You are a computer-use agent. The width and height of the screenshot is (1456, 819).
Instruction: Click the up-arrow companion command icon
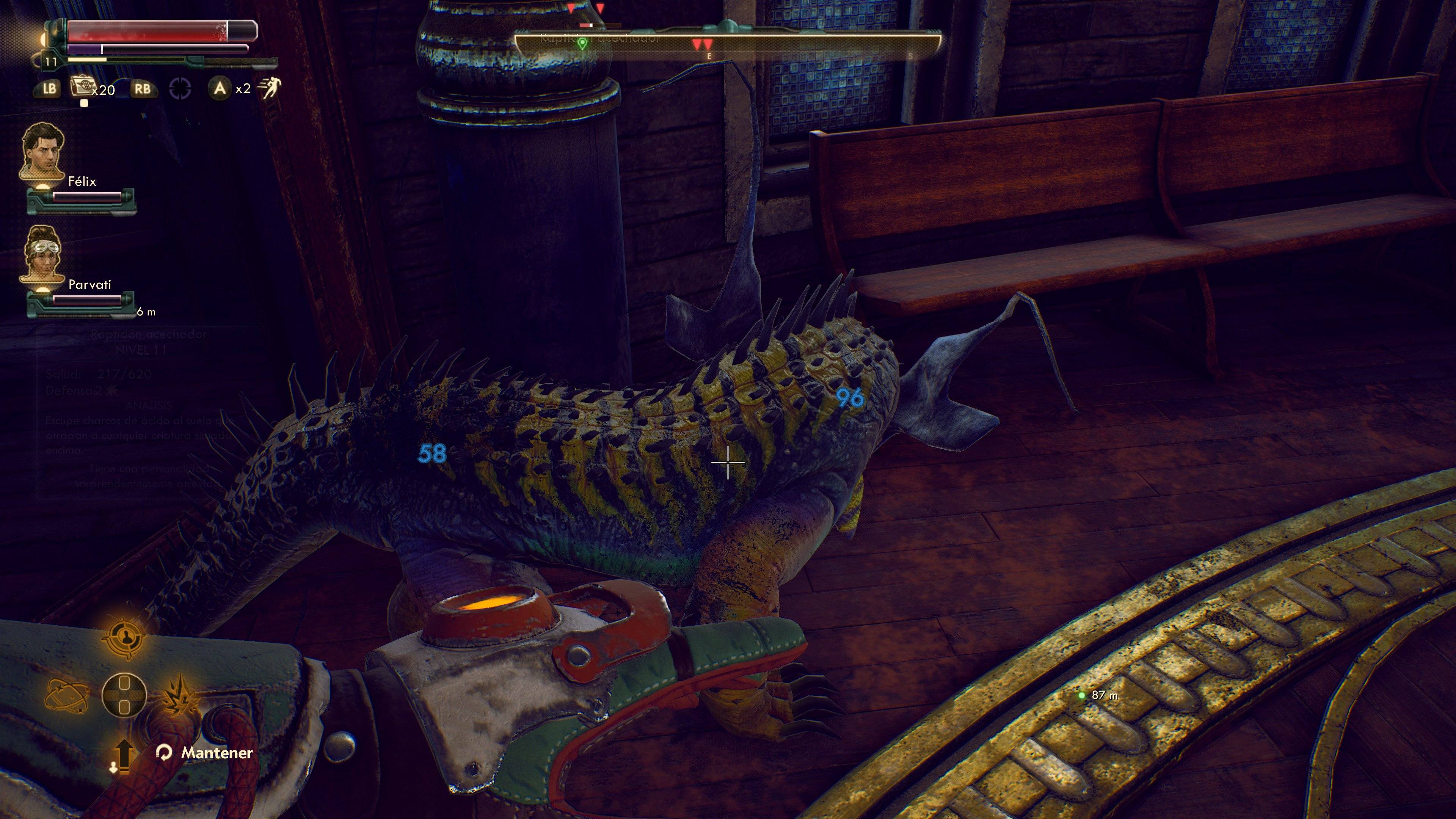tap(123, 754)
